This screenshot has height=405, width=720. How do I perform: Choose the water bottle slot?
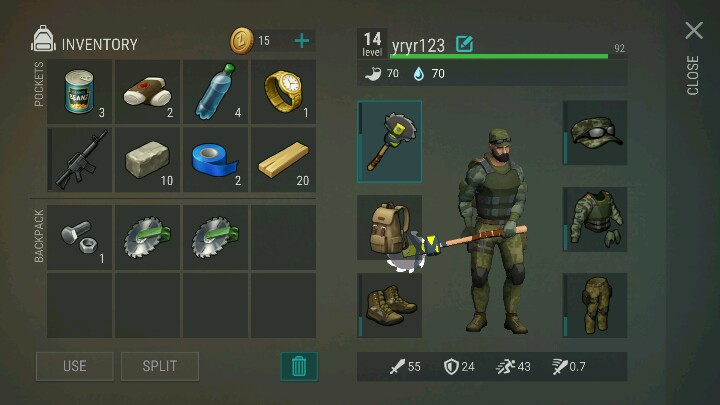215,92
